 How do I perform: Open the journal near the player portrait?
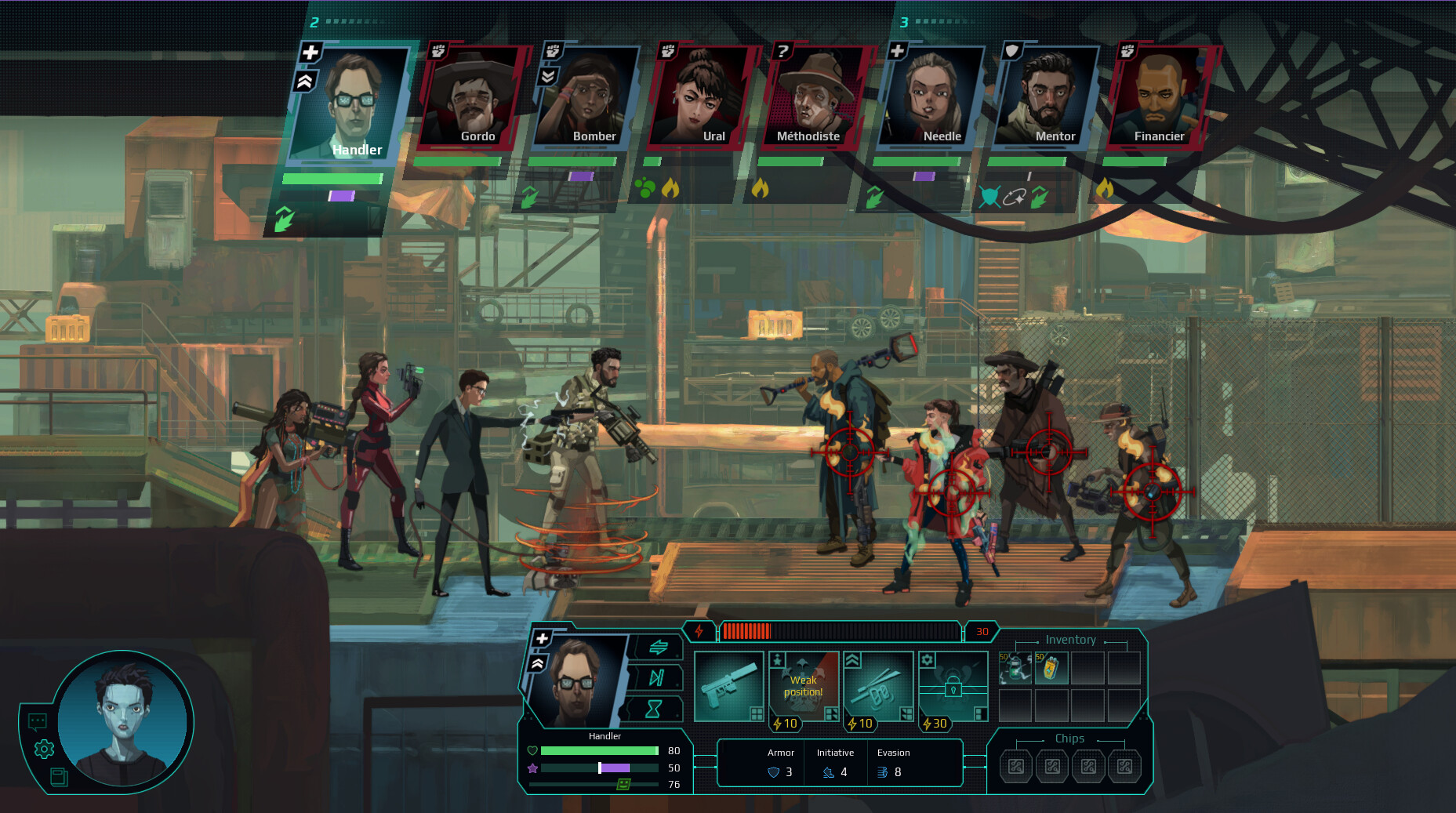(x=61, y=779)
